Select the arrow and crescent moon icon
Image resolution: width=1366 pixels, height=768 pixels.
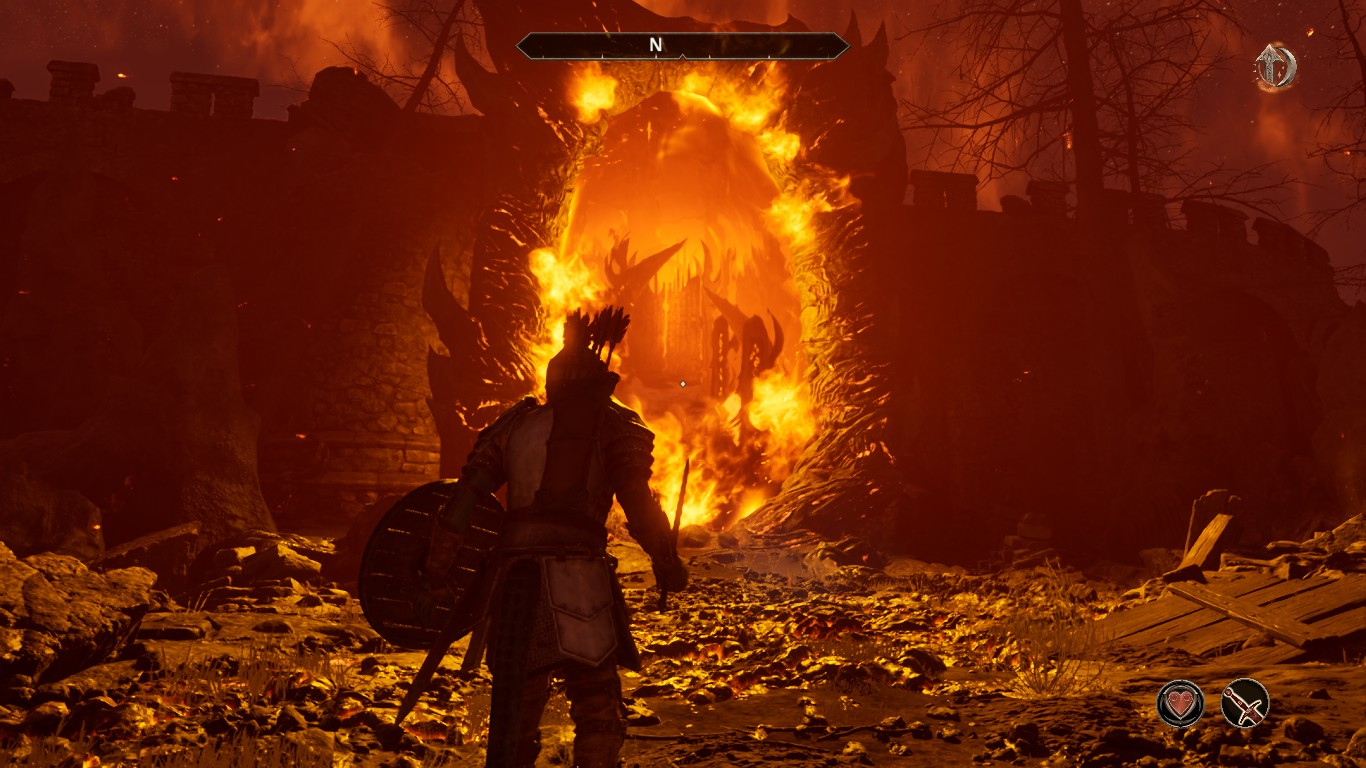tap(1276, 67)
